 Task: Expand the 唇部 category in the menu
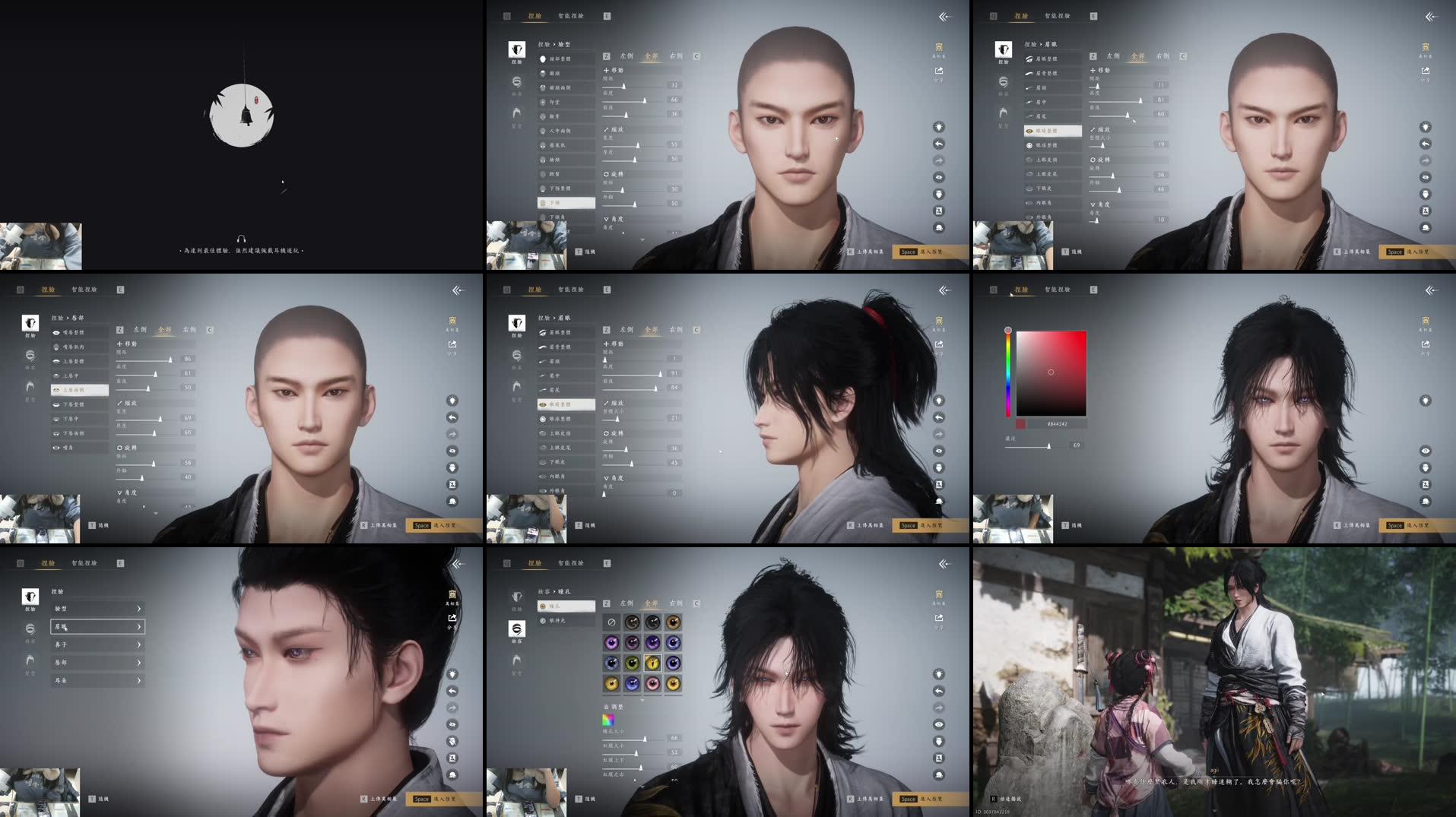(x=97, y=662)
